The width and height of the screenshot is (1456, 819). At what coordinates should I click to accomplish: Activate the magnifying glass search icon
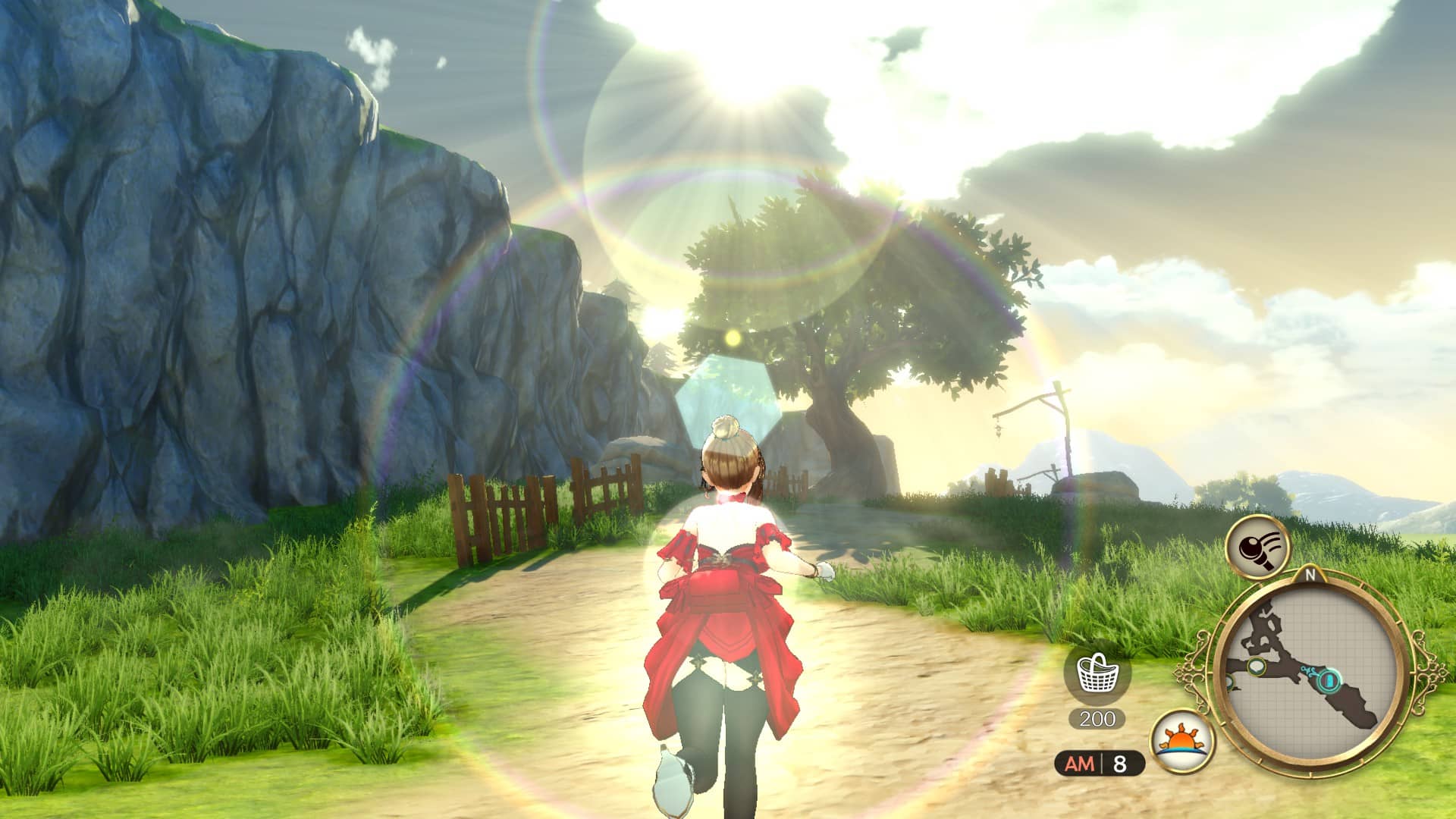(1257, 547)
